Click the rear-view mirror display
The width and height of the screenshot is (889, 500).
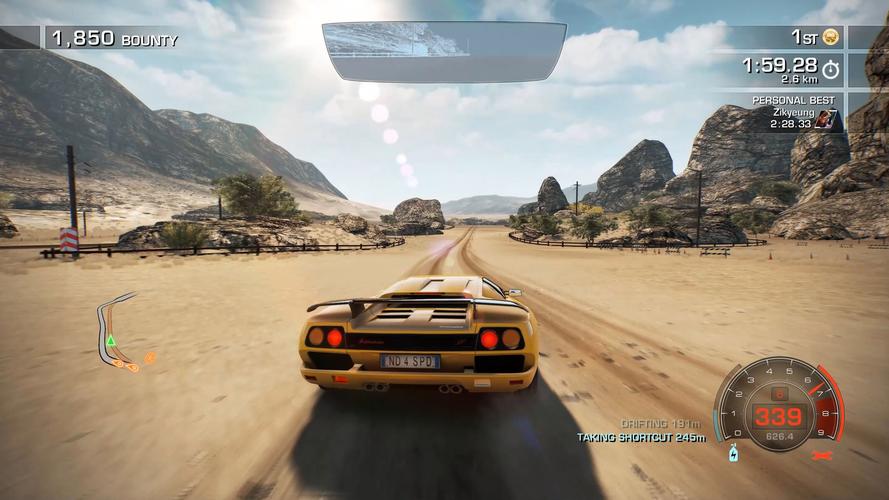(x=444, y=51)
